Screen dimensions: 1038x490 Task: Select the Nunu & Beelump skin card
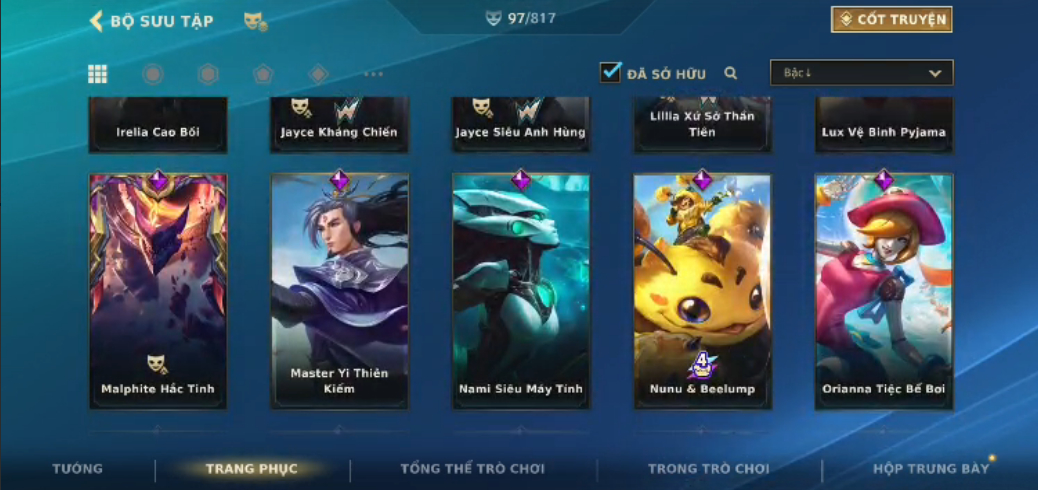(702, 291)
